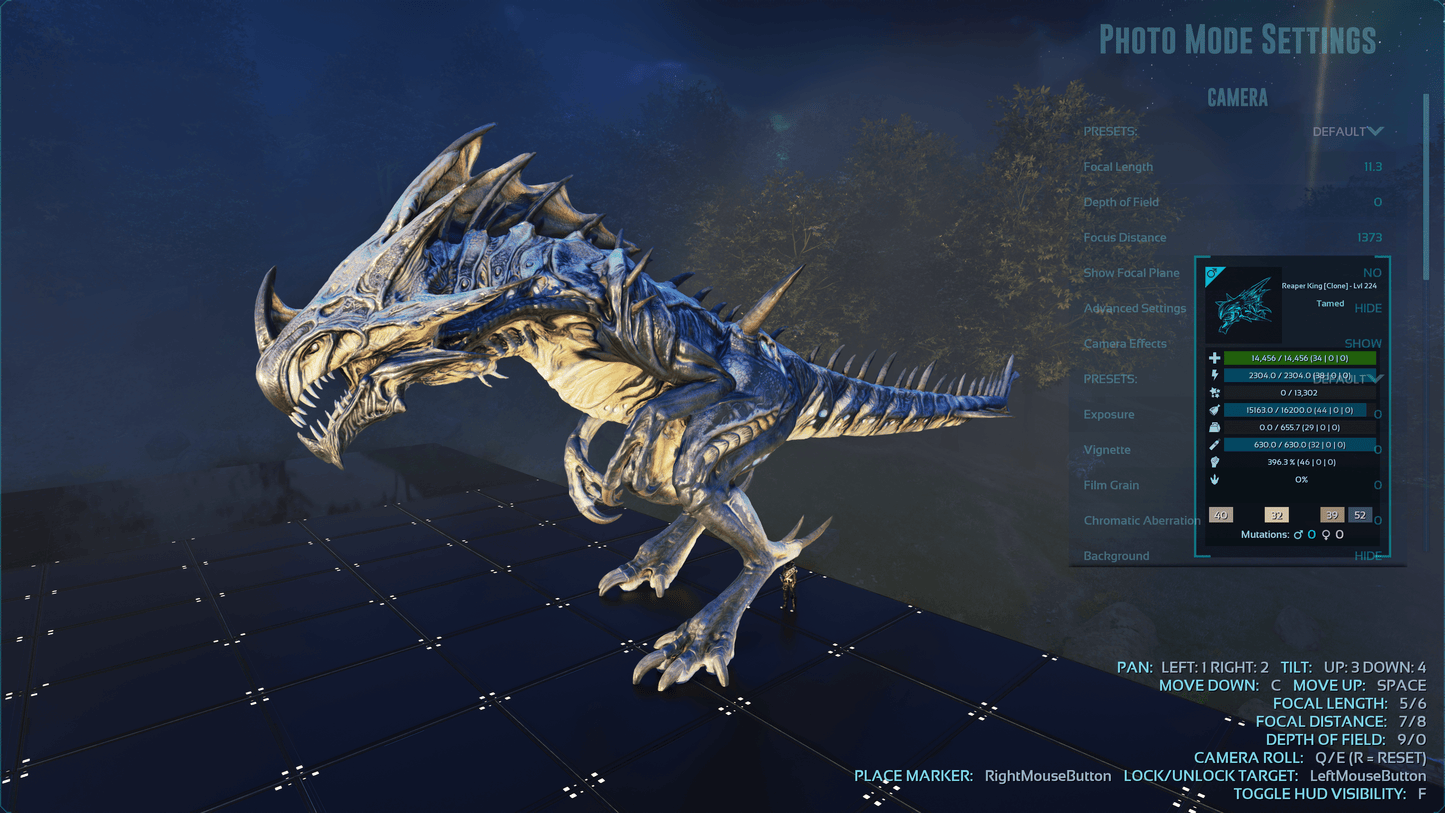Select the Exposure setting
Viewport: 1445px width, 813px height.
pyautogui.click(x=1109, y=415)
